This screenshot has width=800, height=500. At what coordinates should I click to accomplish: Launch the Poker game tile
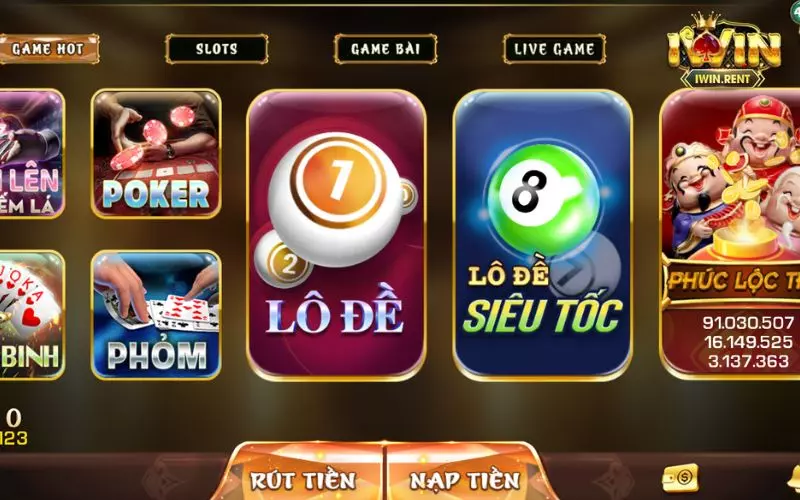[x=156, y=153]
